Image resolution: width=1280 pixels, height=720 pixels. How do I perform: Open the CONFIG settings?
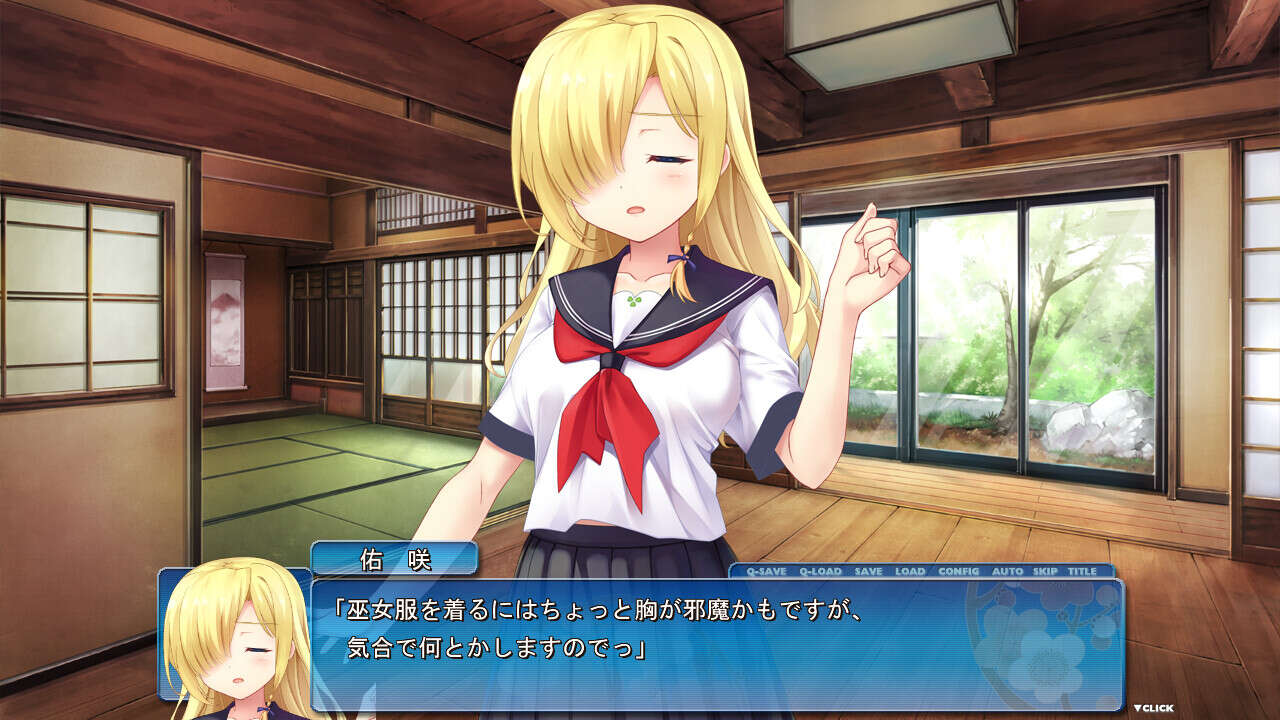[958, 571]
